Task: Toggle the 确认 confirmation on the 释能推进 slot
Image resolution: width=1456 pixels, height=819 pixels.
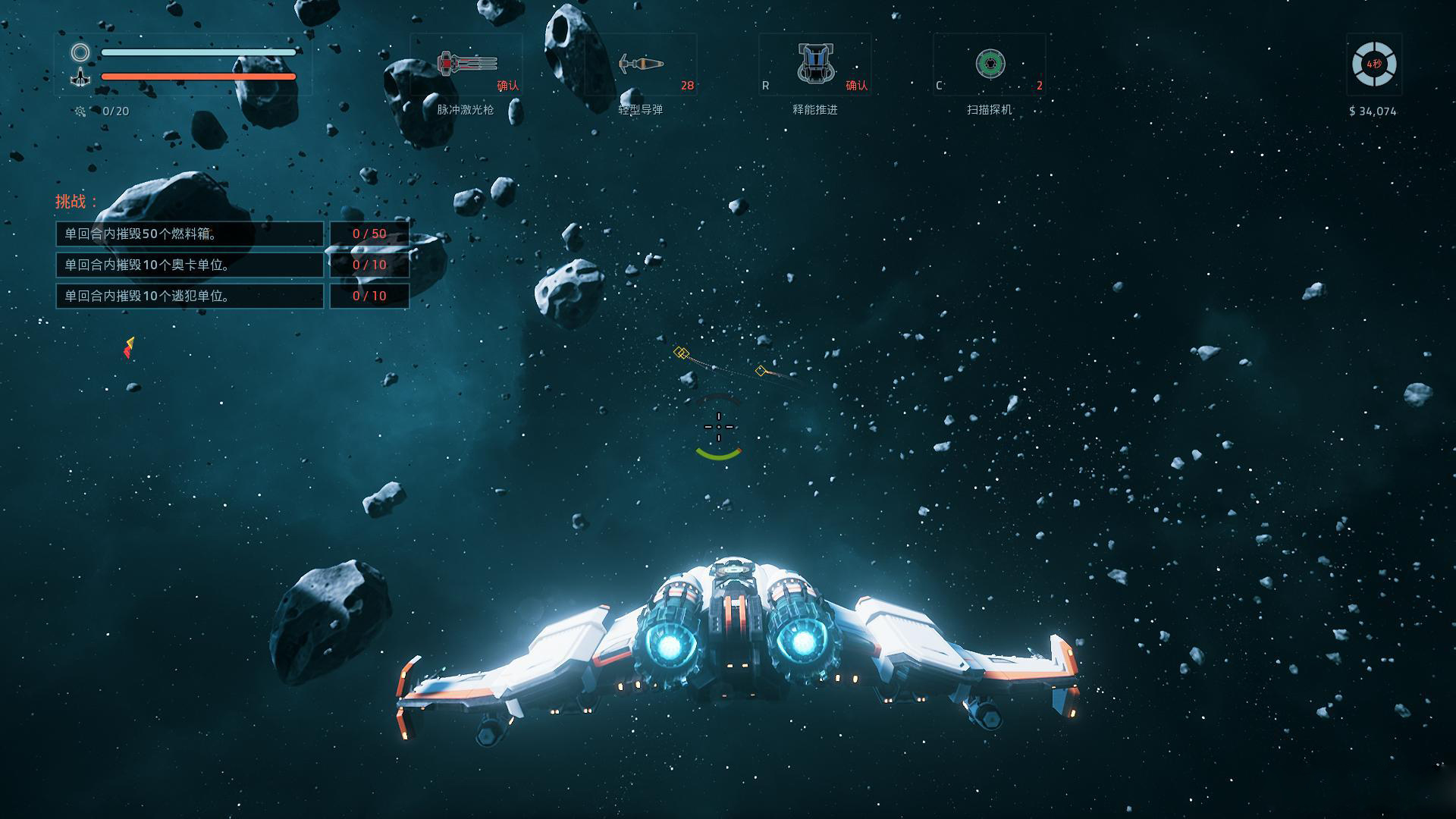Action: pyautogui.click(x=858, y=86)
